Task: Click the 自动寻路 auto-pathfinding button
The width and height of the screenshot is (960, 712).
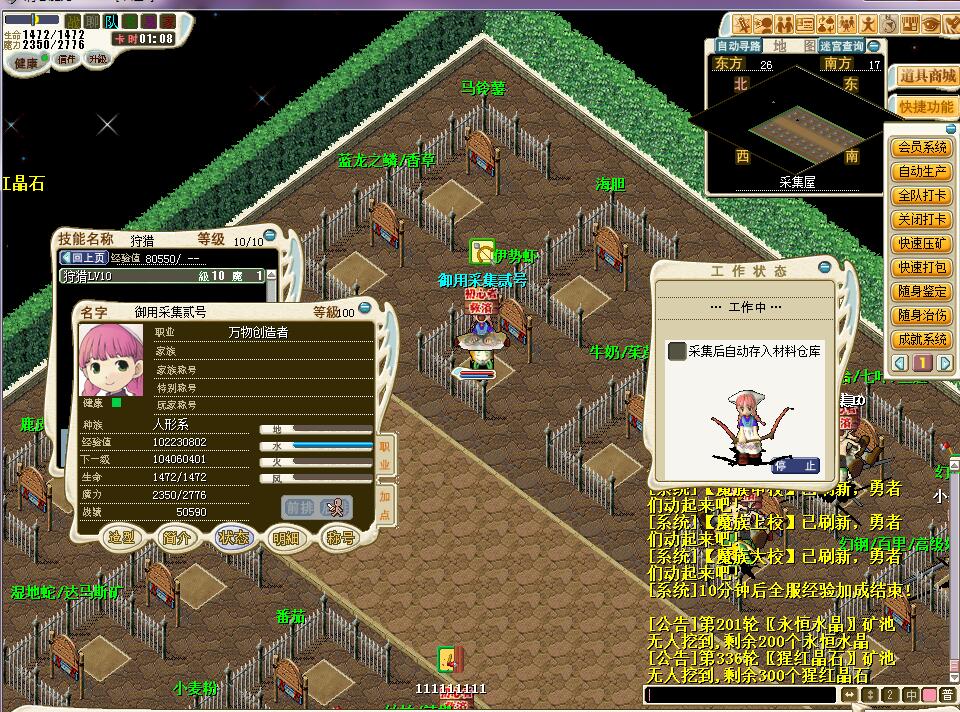Action: (739, 46)
